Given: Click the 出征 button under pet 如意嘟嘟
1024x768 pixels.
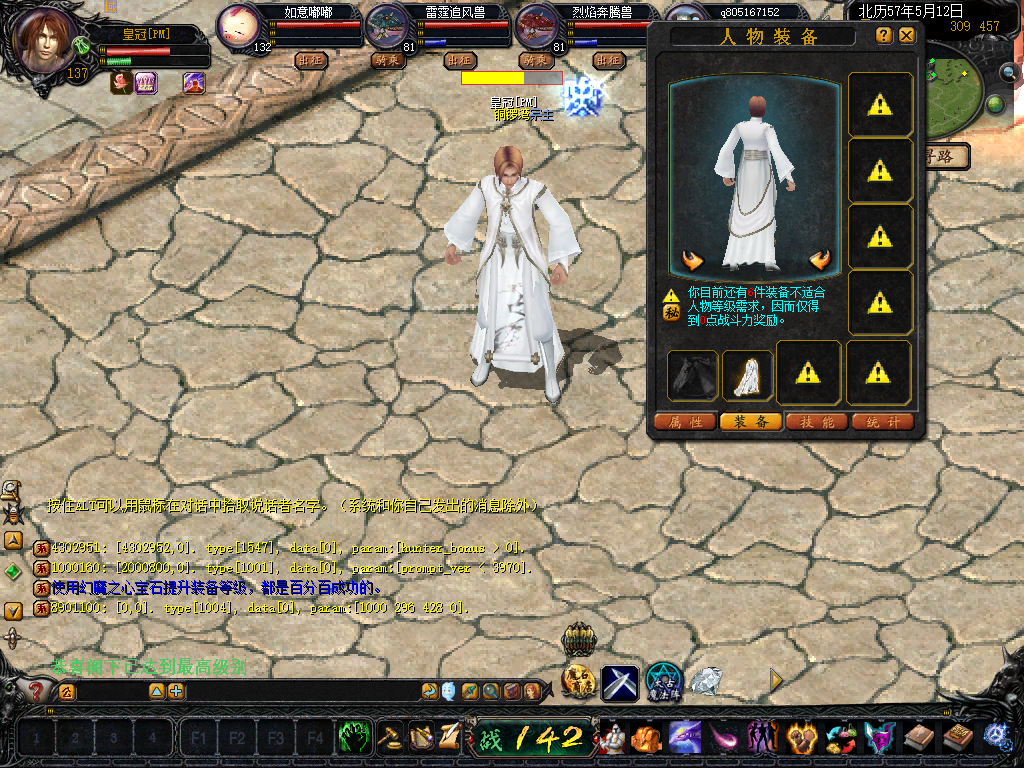Looking at the screenshot, I should 312,60.
